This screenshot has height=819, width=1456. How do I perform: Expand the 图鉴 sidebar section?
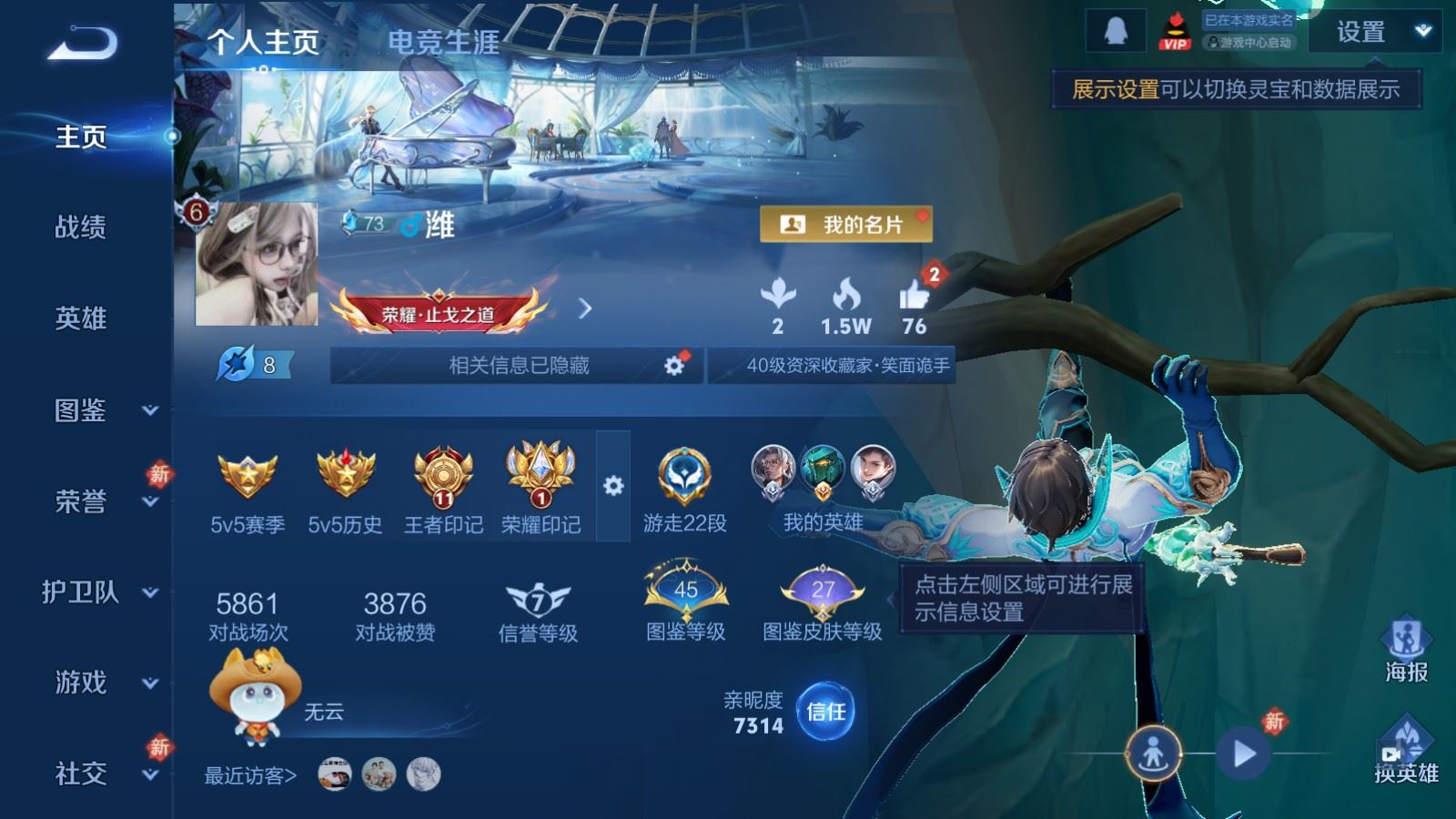[100, 410]
